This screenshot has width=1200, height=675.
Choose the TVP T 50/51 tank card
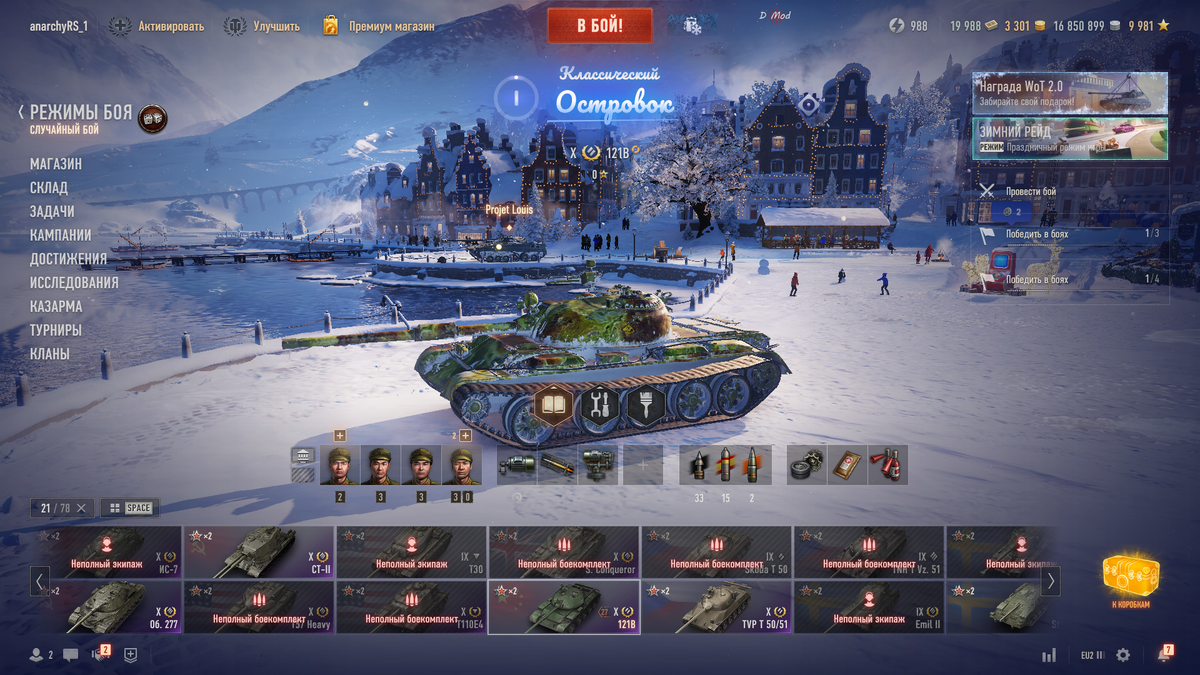[716, 608]
